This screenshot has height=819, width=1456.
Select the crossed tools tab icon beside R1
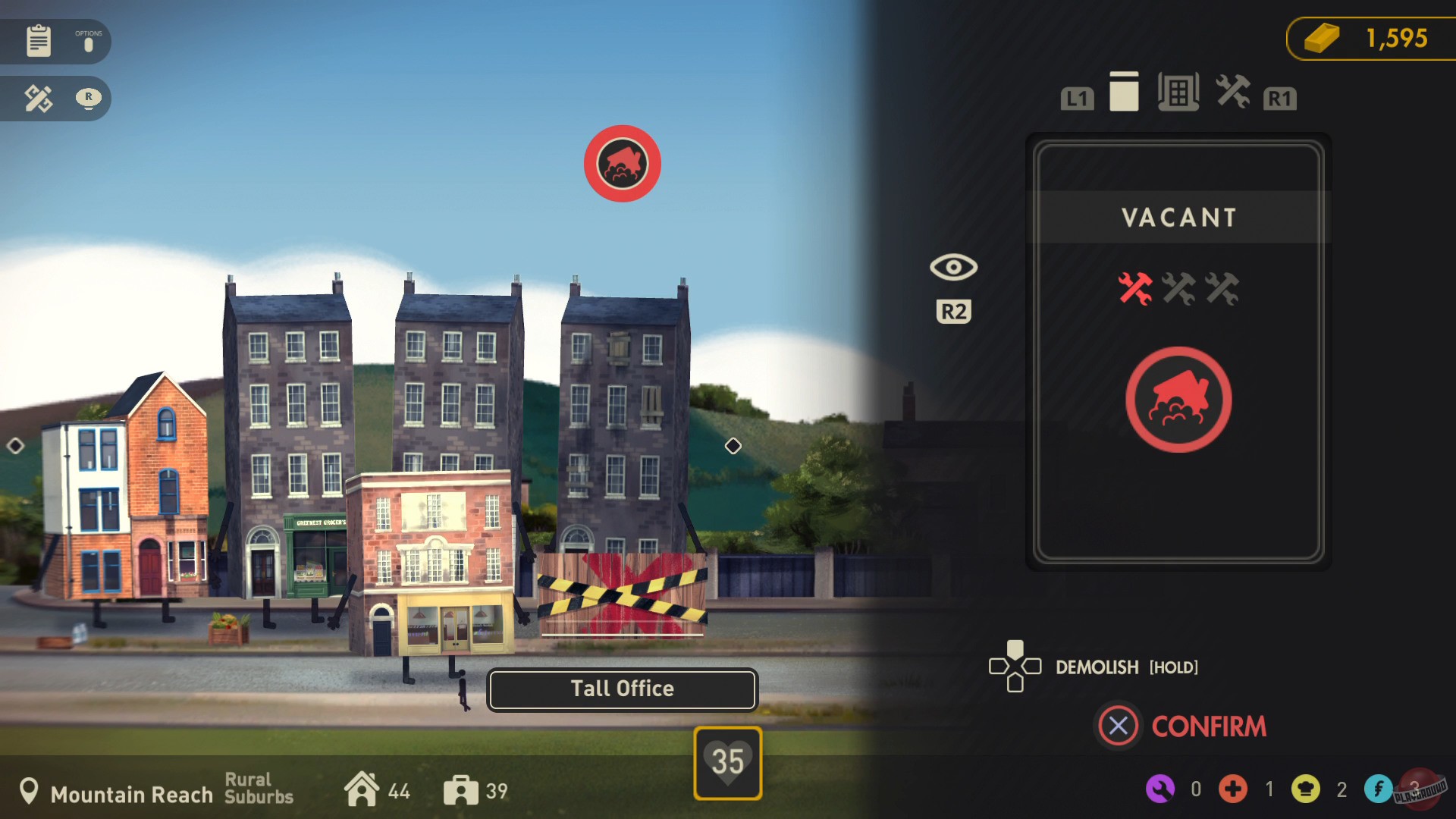1233,92
